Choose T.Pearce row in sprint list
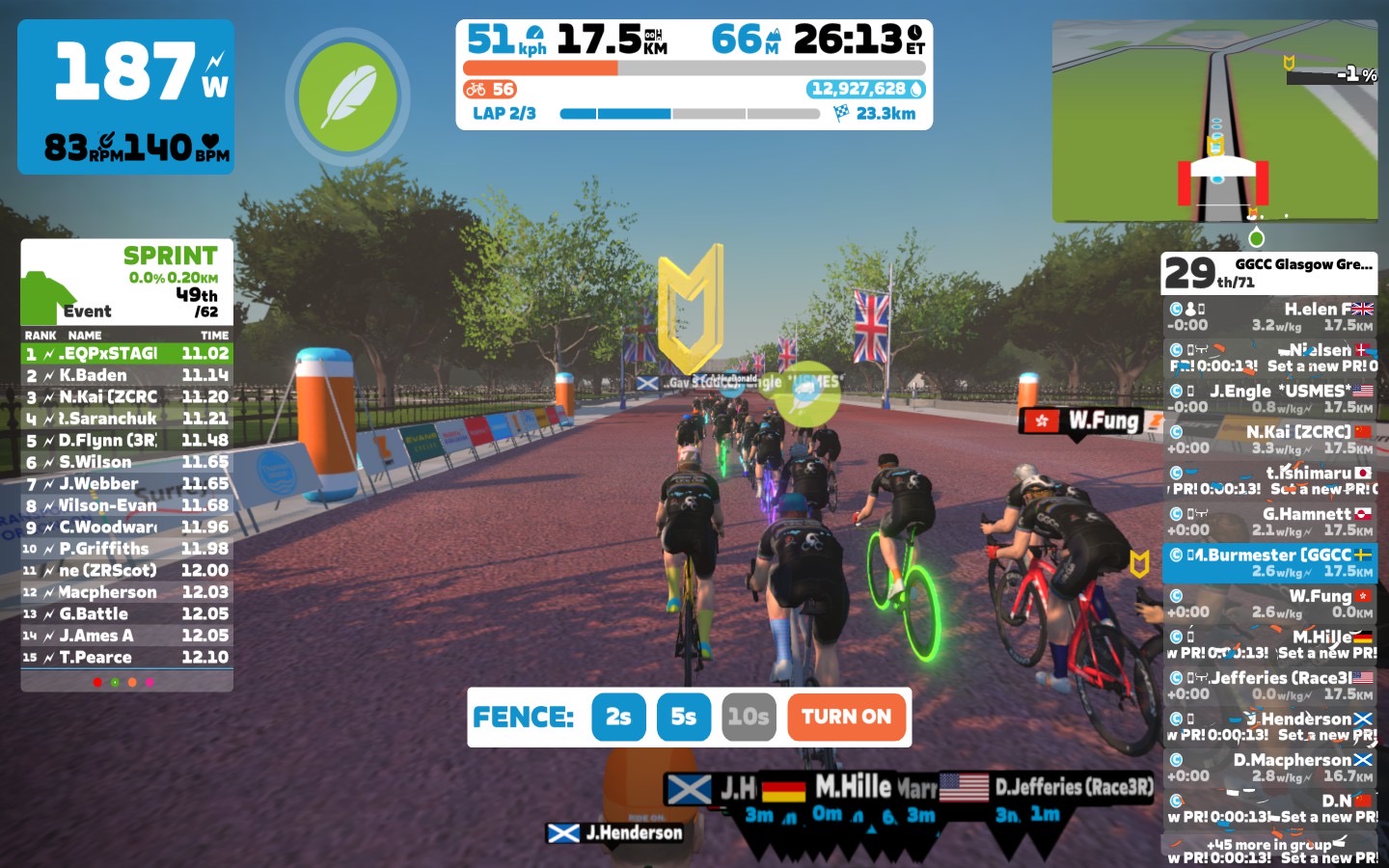This screenshot has width=1389, height=868. click(x=126, y=657)
